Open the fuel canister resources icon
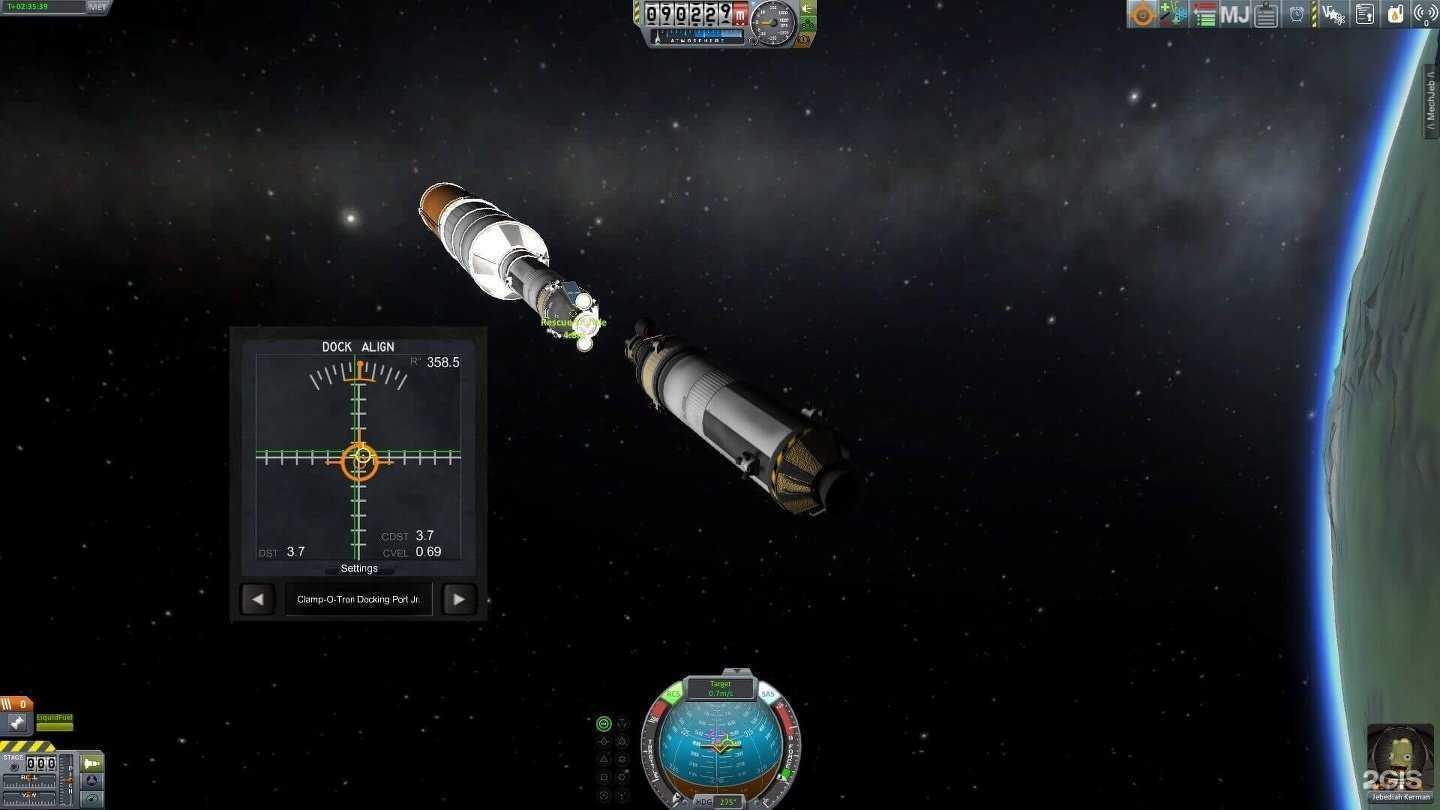This screenshot has height=810, width=1440. tap(1394, 14)
